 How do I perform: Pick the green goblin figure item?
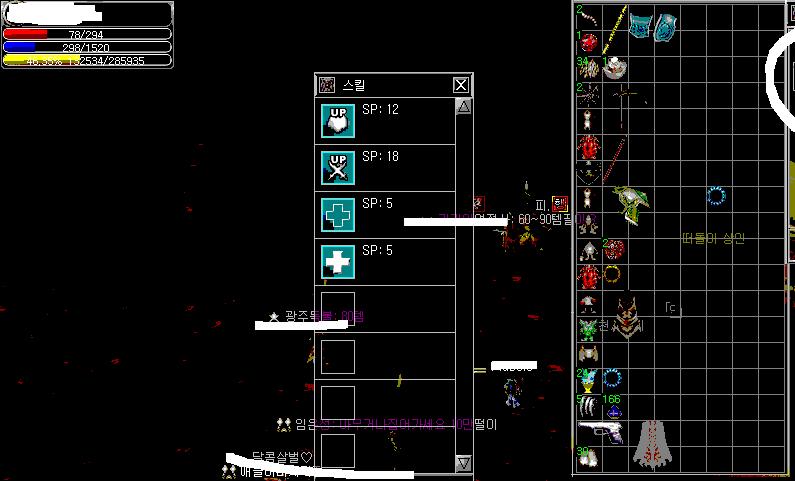pyautogui.click(x=588, y=327)
